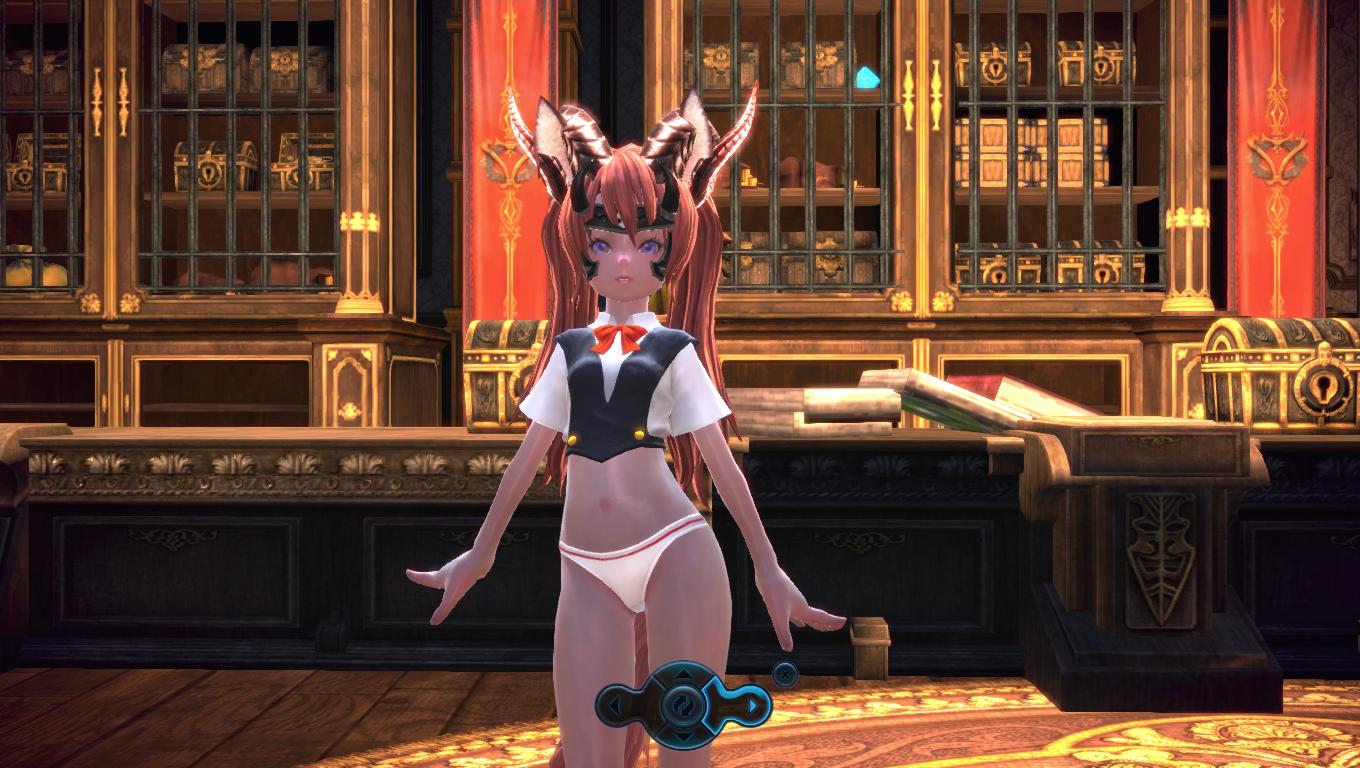Click the central reset swirl button
The image size is (1360, 768).
[x=684, y=705]
